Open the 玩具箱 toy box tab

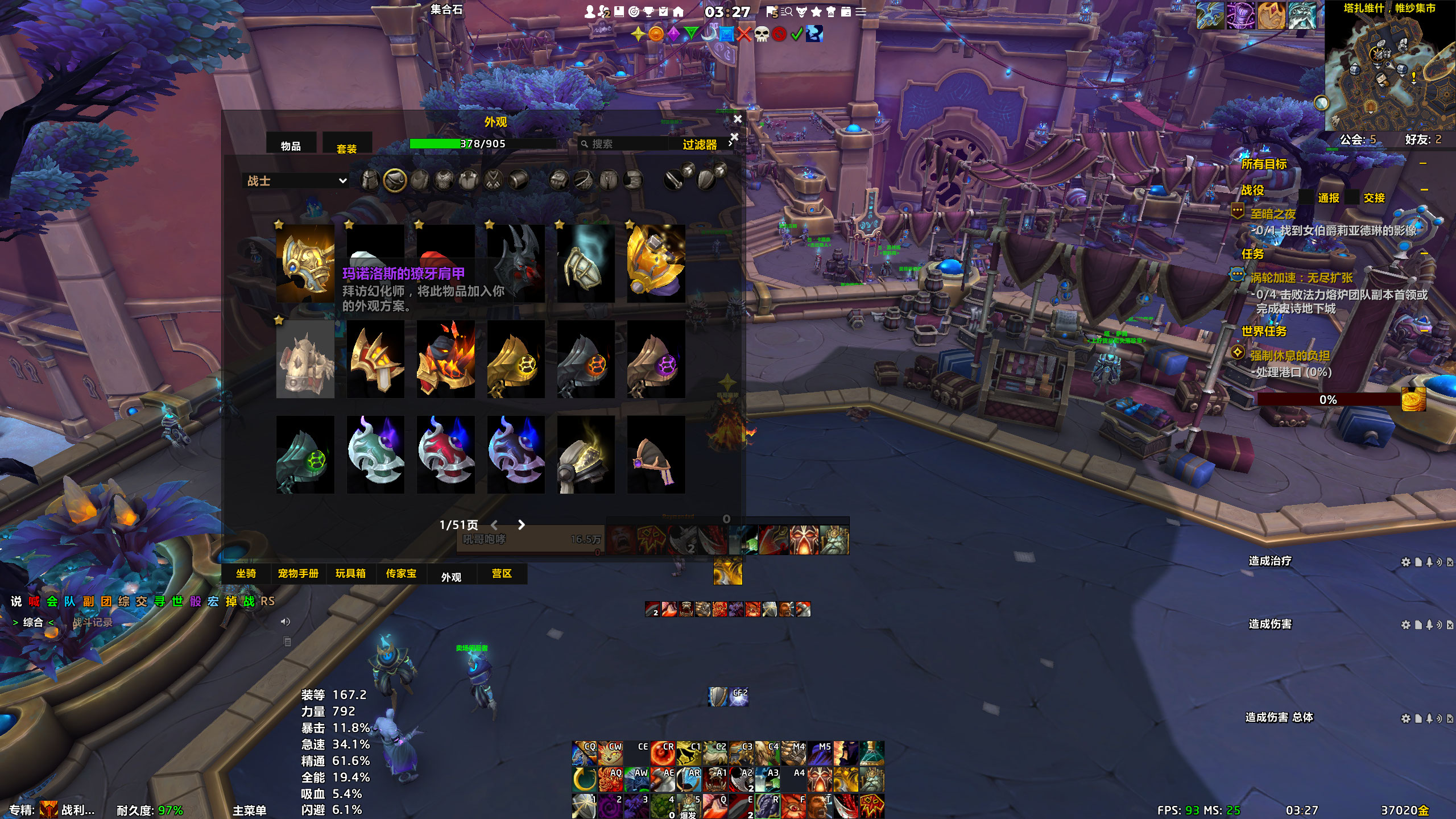pos(350,573)
